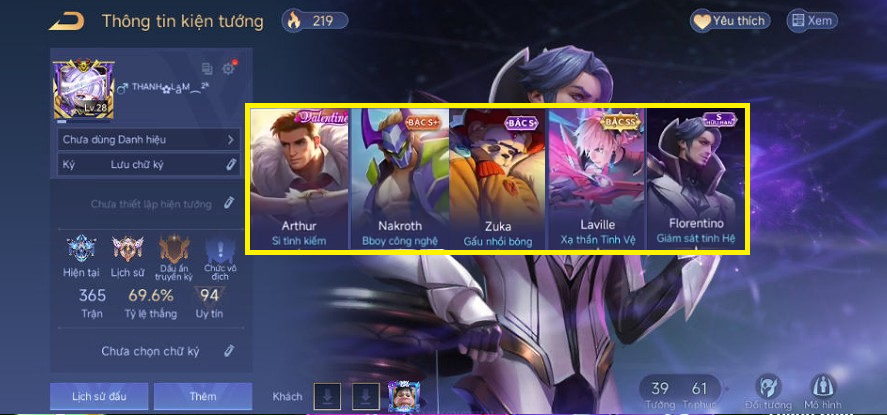Choose the Nakroth hero card

(399, 178)
